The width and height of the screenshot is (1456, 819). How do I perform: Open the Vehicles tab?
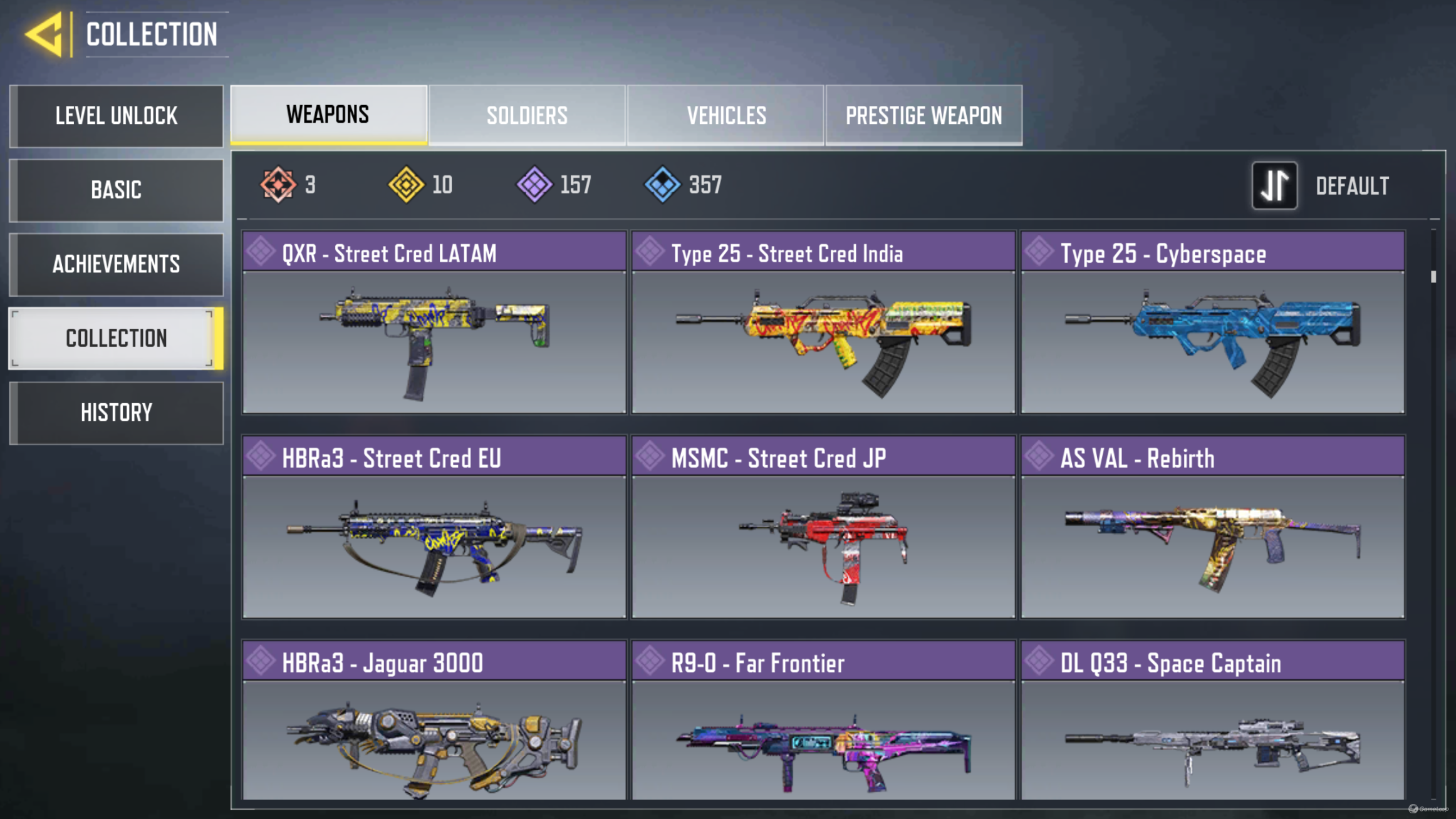(x=725, y=115)
